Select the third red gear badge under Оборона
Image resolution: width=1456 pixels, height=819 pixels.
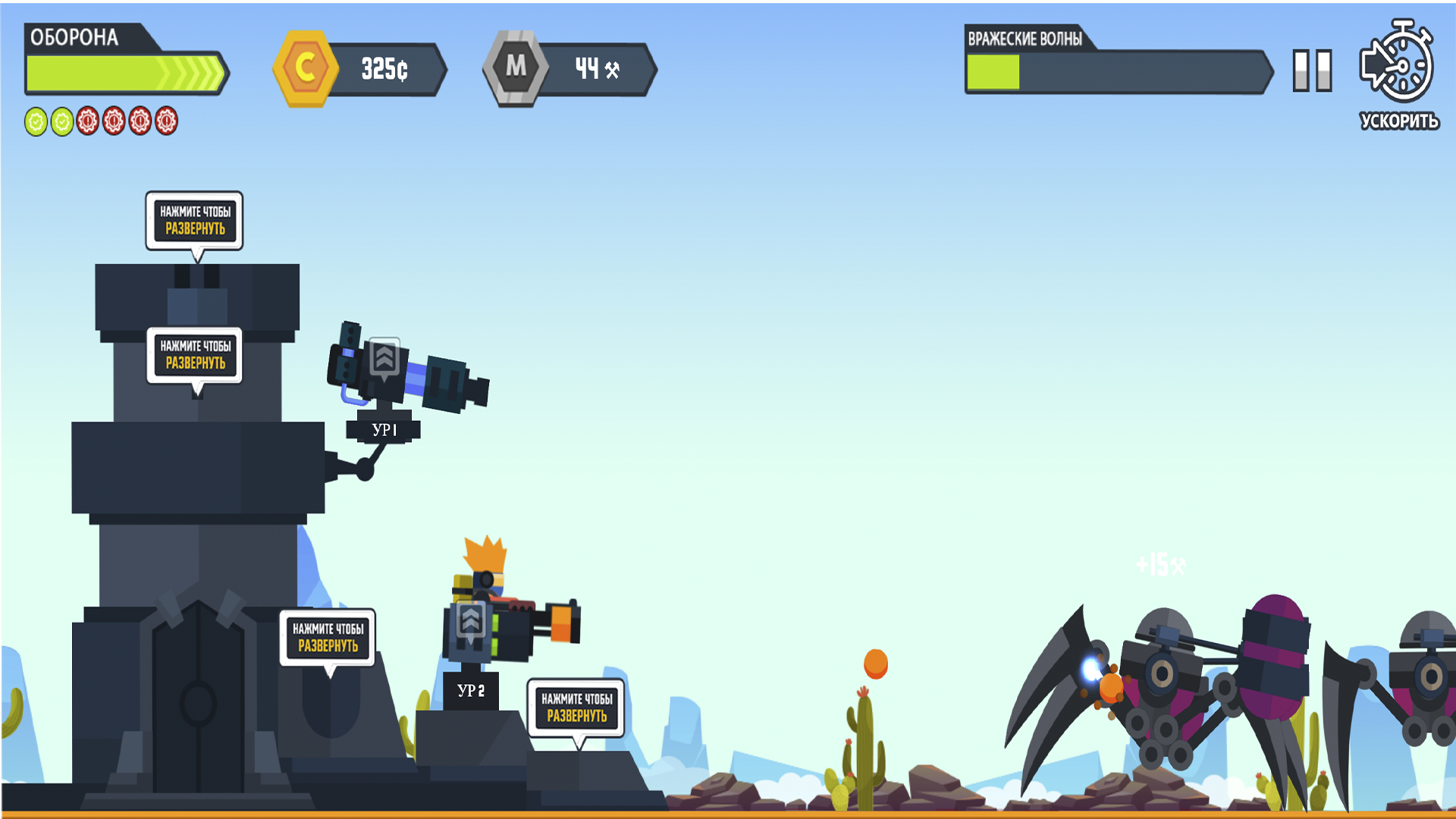tap(142, 119)
